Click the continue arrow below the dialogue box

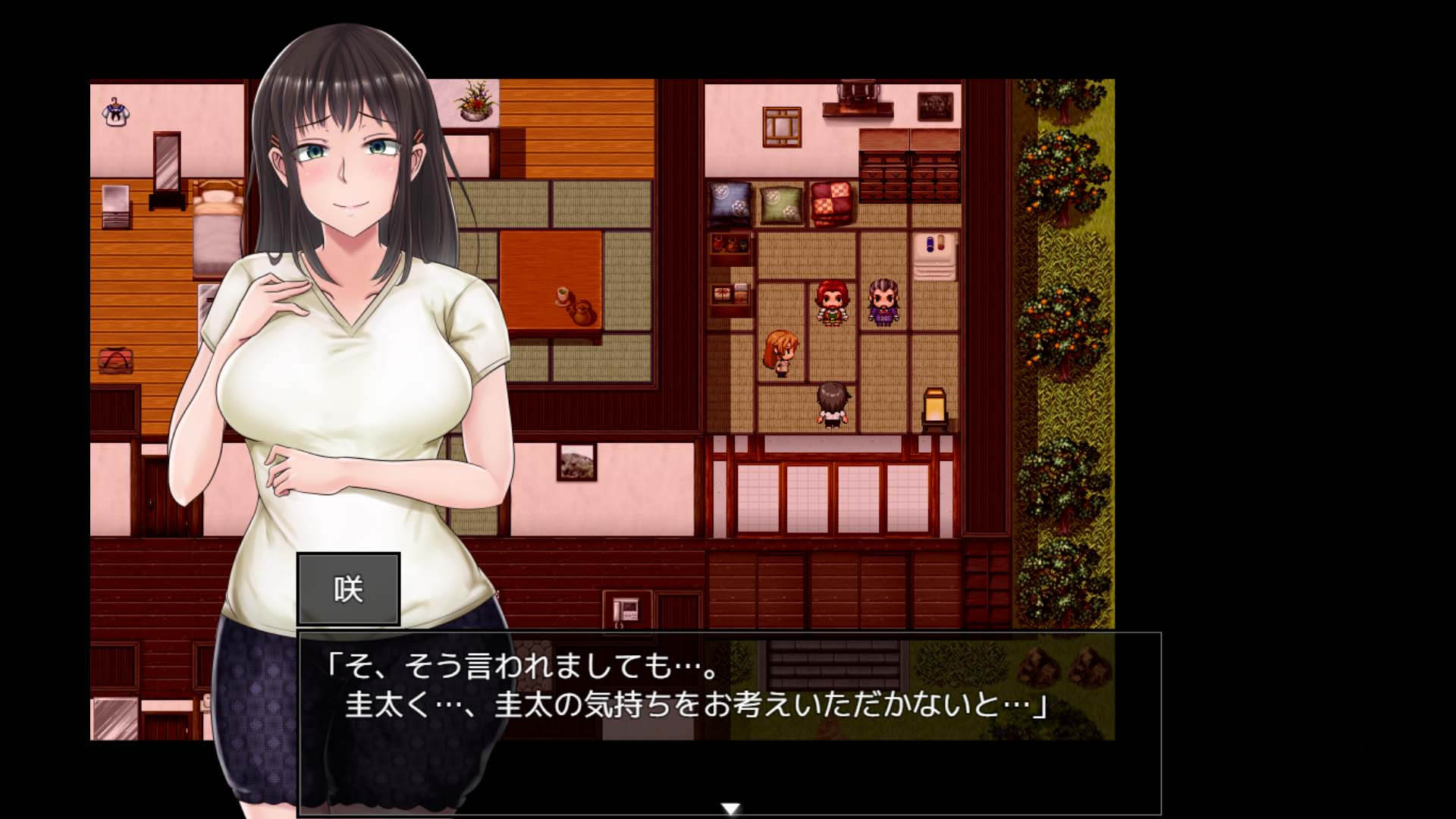click(730, 808)
